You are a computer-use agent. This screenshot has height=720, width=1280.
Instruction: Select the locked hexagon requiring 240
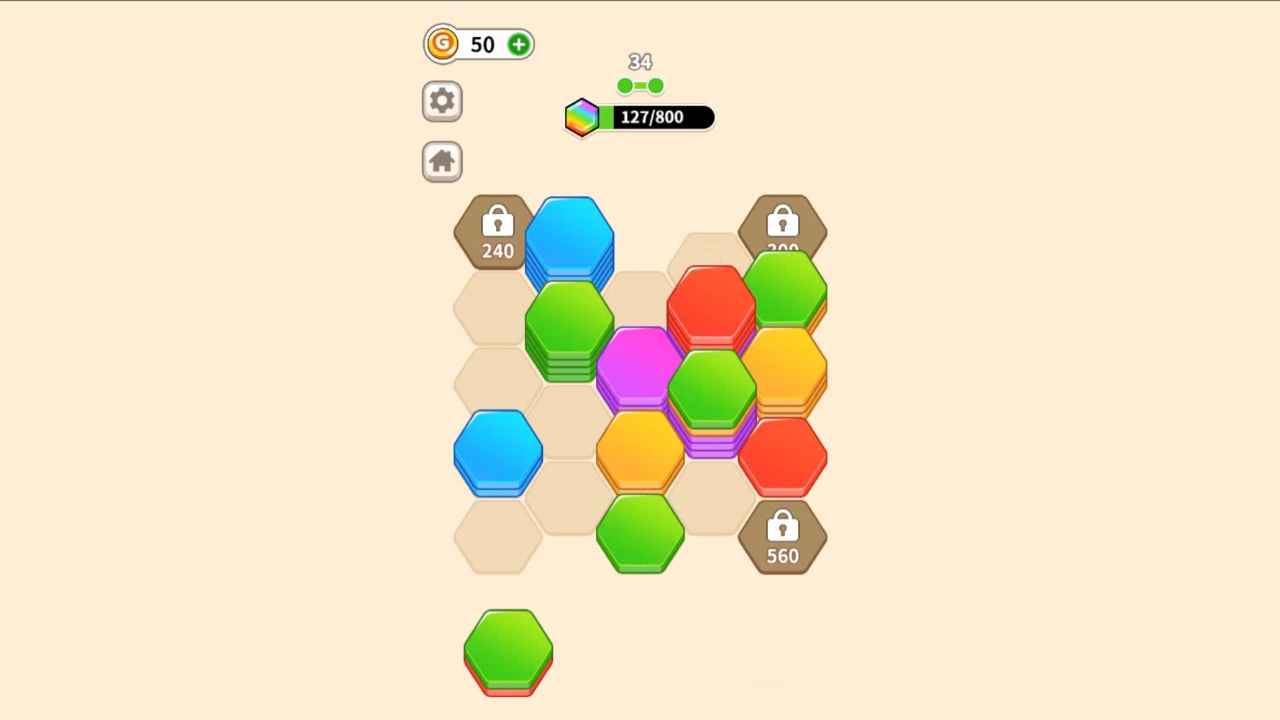[x=497, y=233]
